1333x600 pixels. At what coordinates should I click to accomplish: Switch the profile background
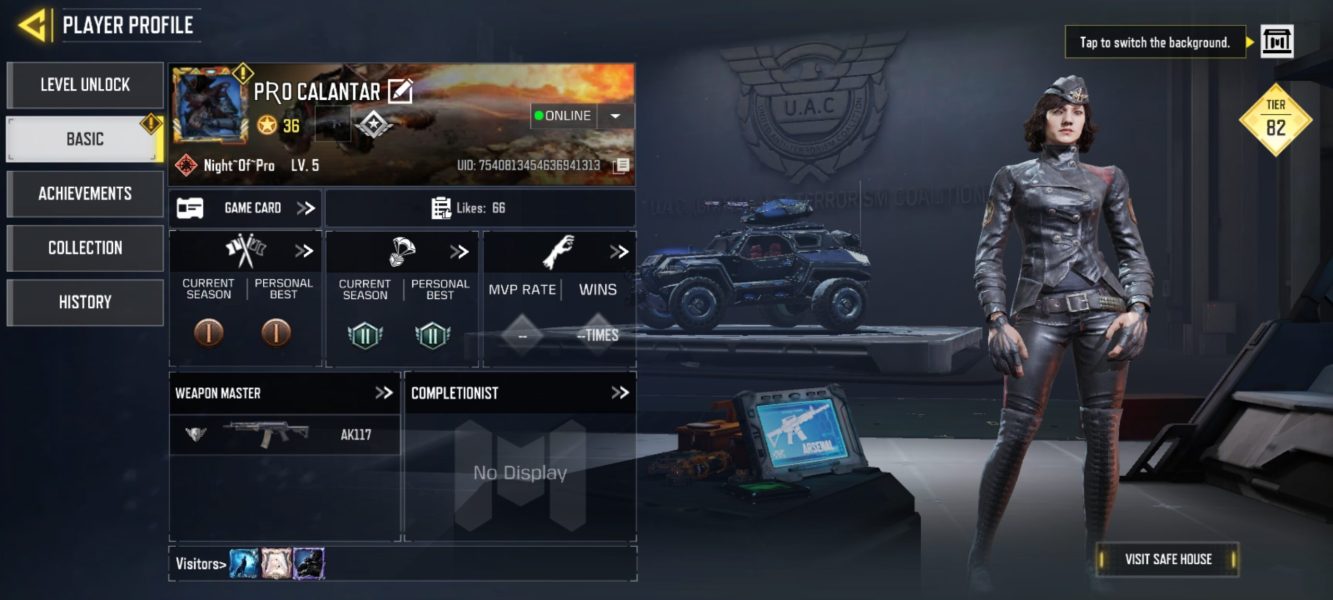[x=1276, y=42]
